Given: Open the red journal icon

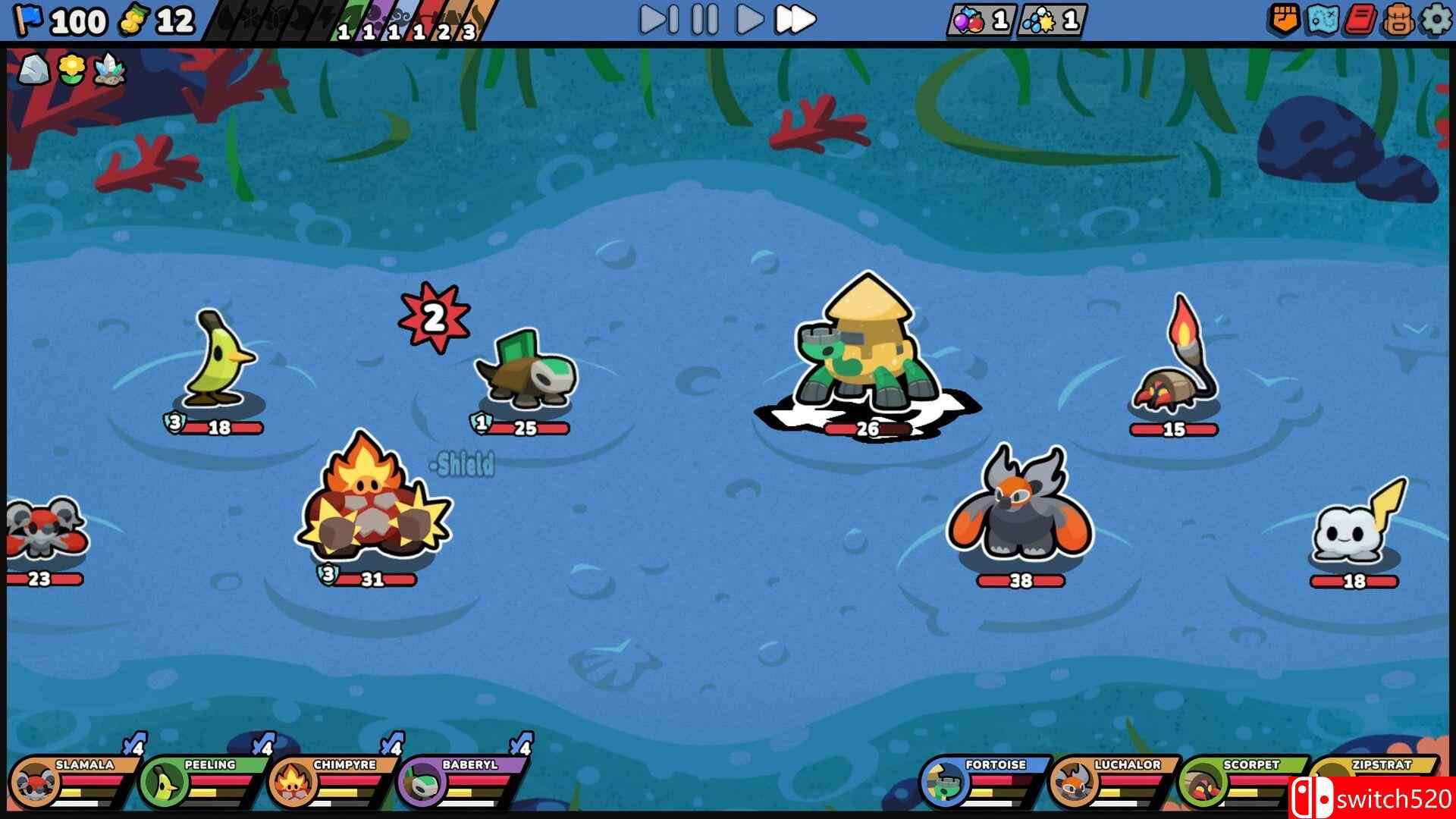Looking at the screenshot, I should [1361, 19].
